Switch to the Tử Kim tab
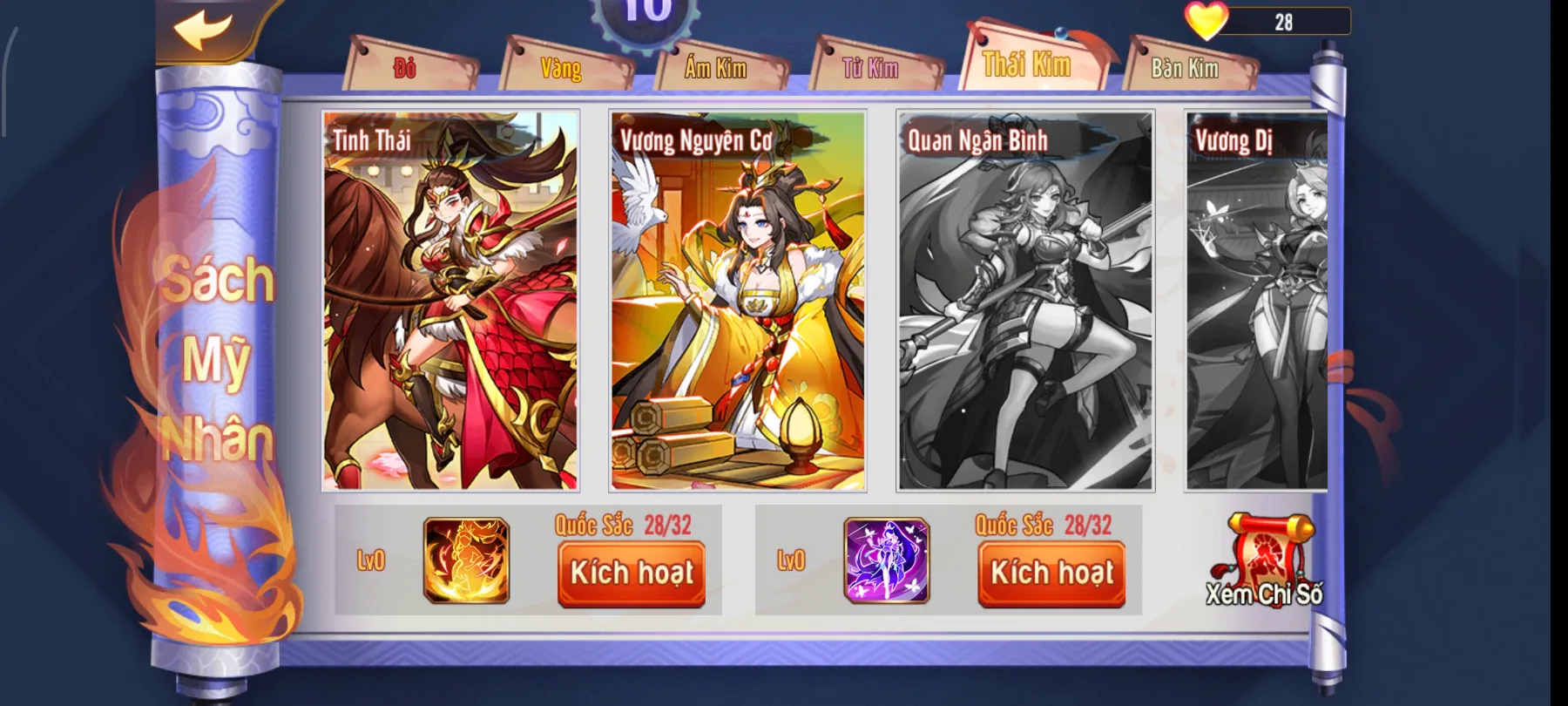The width and height of the screenshot is (1568, 706). 872,68
